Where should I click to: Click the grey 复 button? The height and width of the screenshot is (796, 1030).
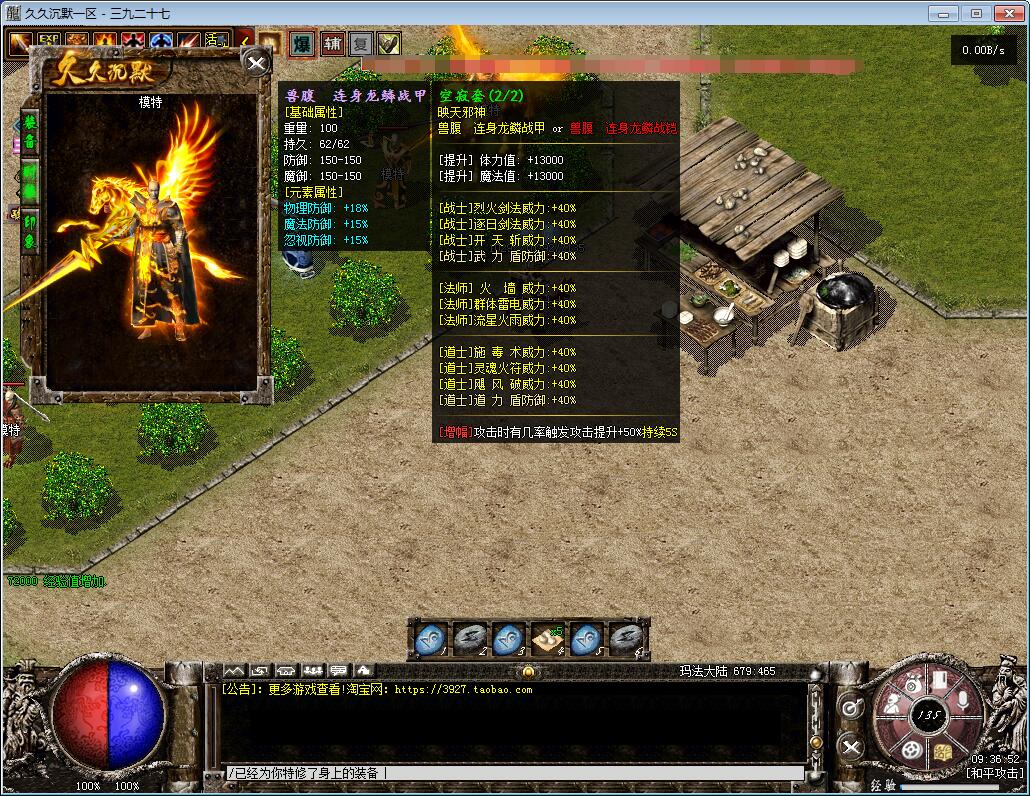tap(361, 44)
